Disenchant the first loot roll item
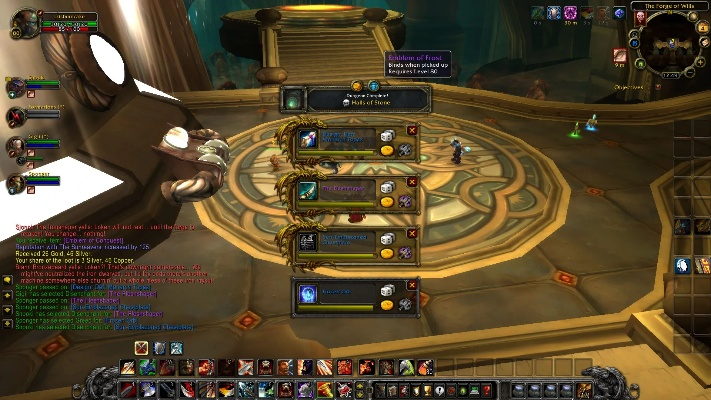 click(406, 150)
